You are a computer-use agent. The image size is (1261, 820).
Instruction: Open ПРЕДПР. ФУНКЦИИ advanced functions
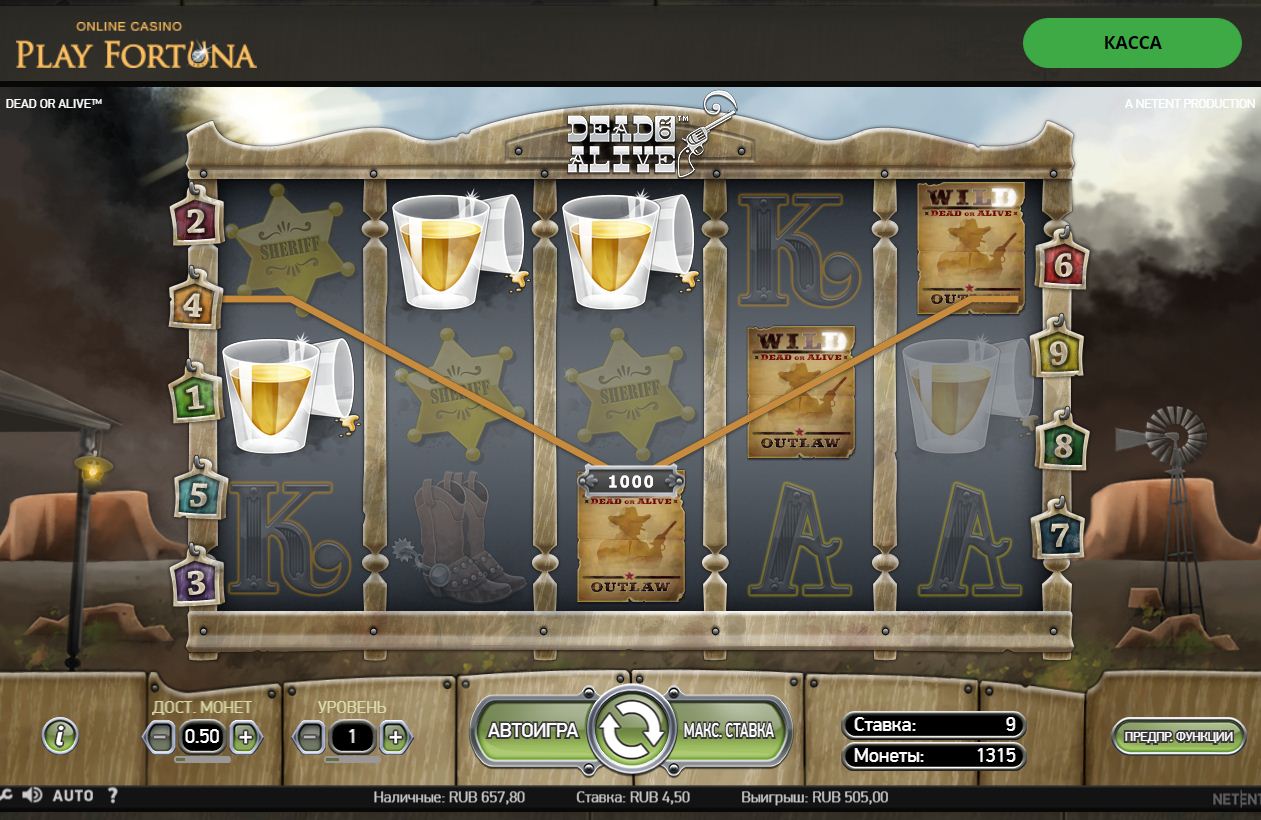coord(1179,737)
